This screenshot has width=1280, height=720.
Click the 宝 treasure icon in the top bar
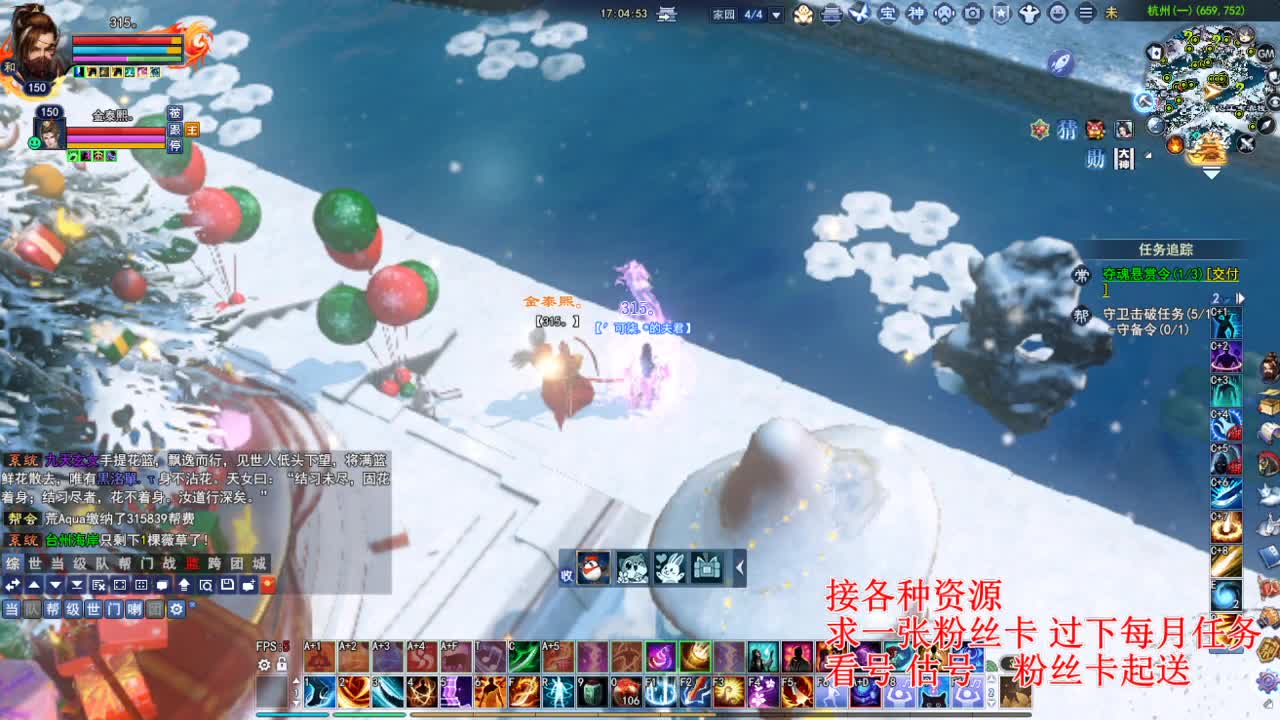pos(888,15)
